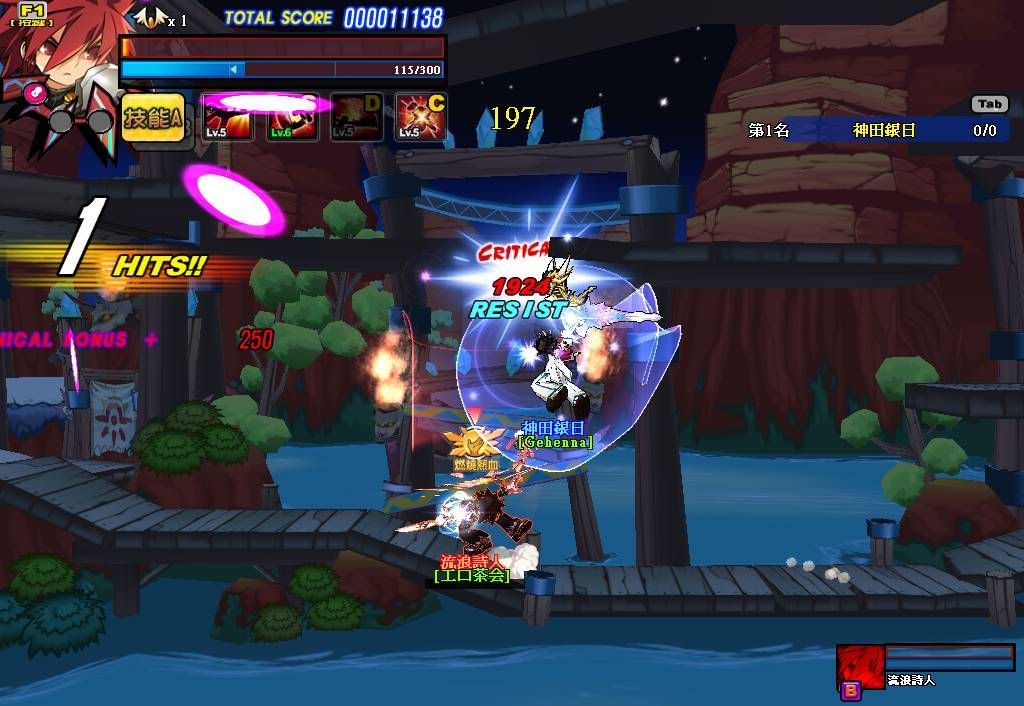Click the 流浪詩人 opponent portrait

coord(860,666)
